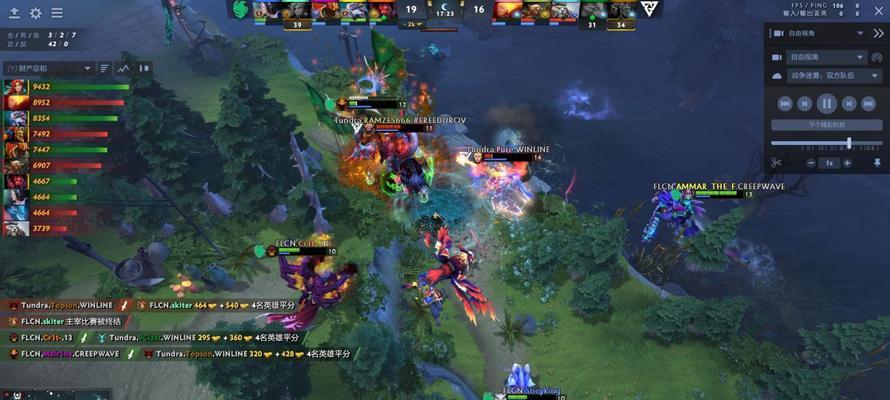
Task: Click the replay timeline slider handle
Action: coord(849,143)
